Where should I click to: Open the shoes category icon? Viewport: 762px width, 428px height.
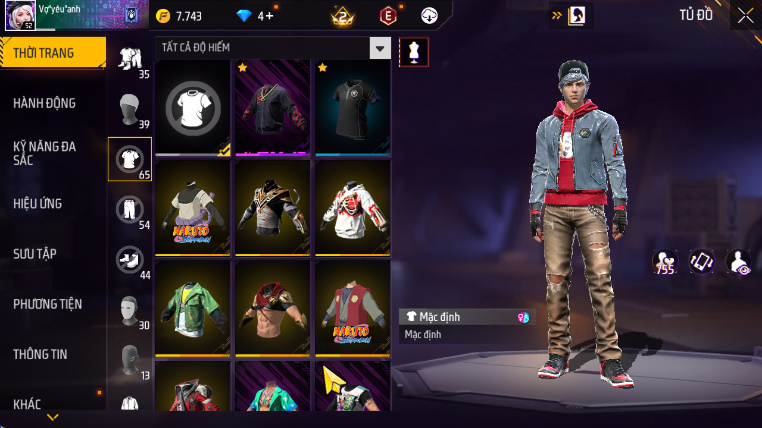(129, 258)
